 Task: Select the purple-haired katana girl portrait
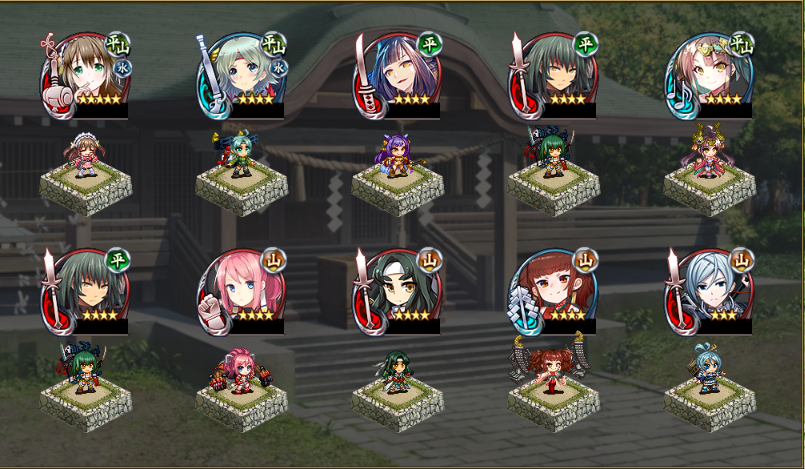pyautogui.click(x=396, y=75)
